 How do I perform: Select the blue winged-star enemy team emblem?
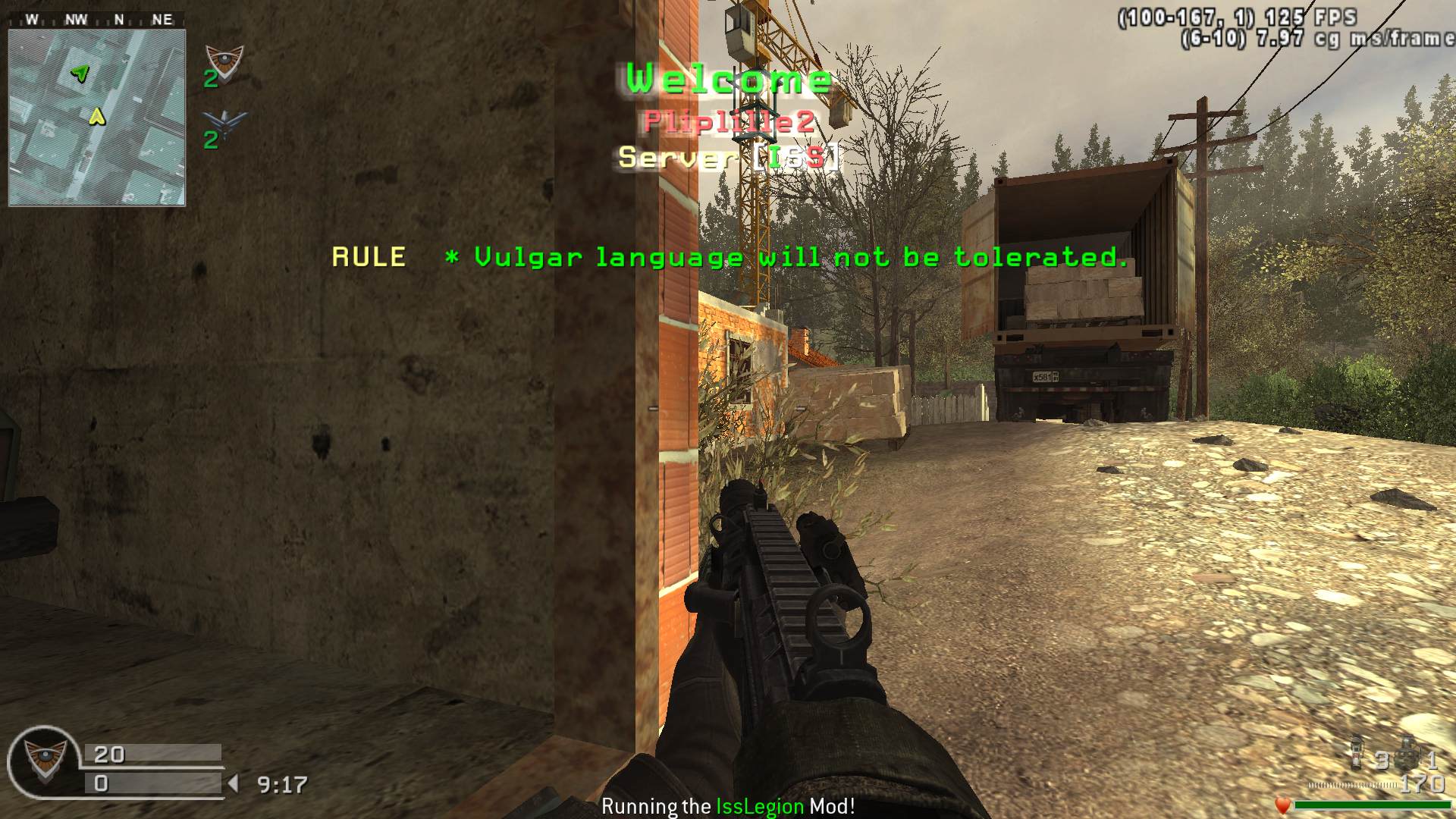click(x=225, y=123)
